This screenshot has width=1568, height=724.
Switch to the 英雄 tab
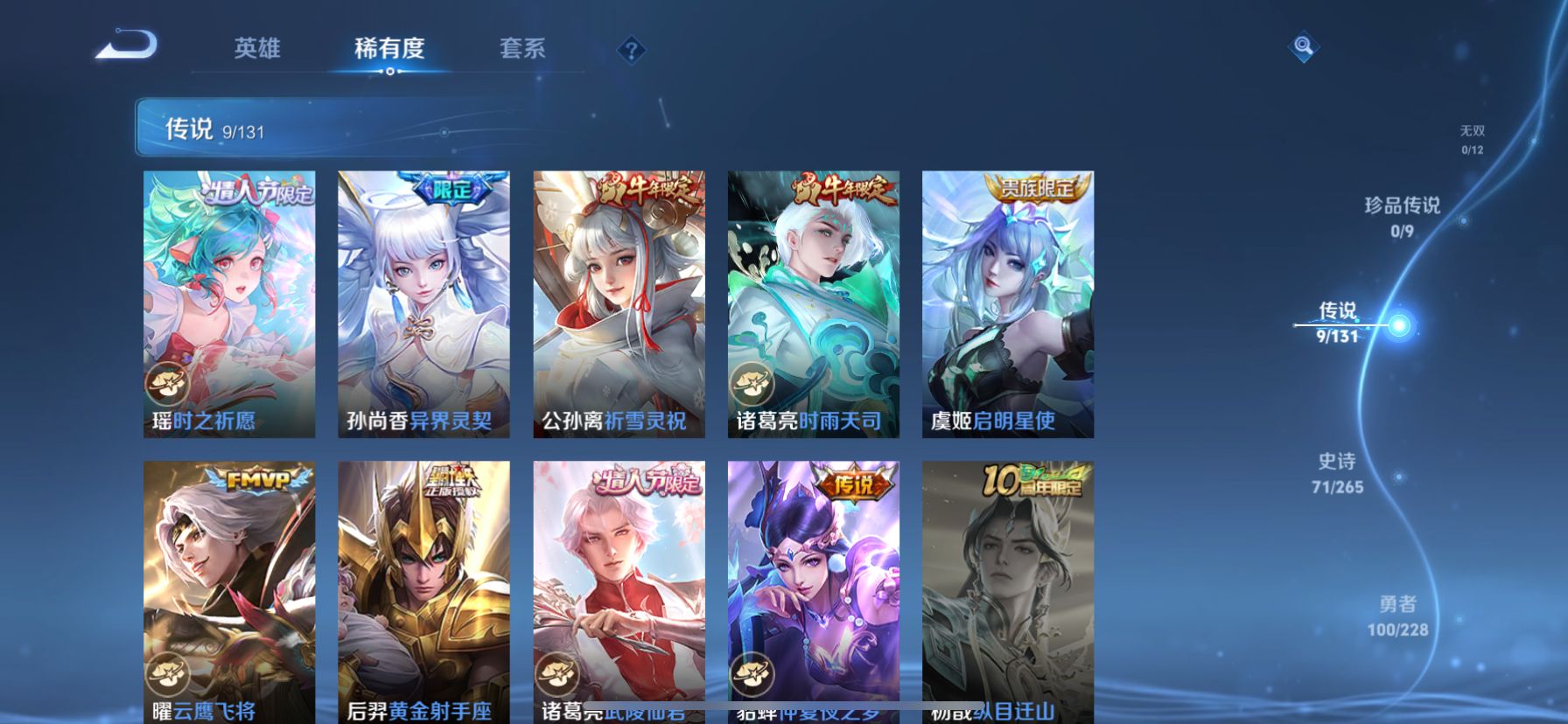[258, 50]
